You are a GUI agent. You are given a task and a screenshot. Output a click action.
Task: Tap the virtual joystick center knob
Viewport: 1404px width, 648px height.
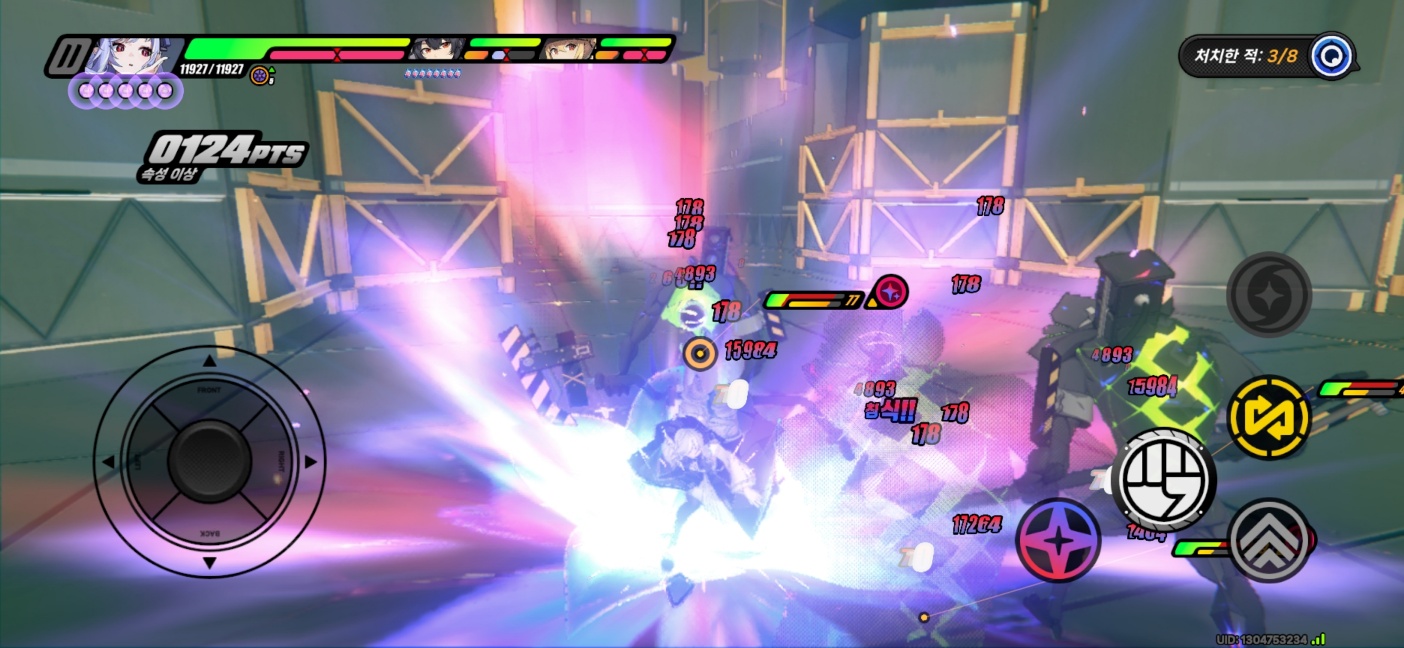pyautogui.click(x=209, y=461)
